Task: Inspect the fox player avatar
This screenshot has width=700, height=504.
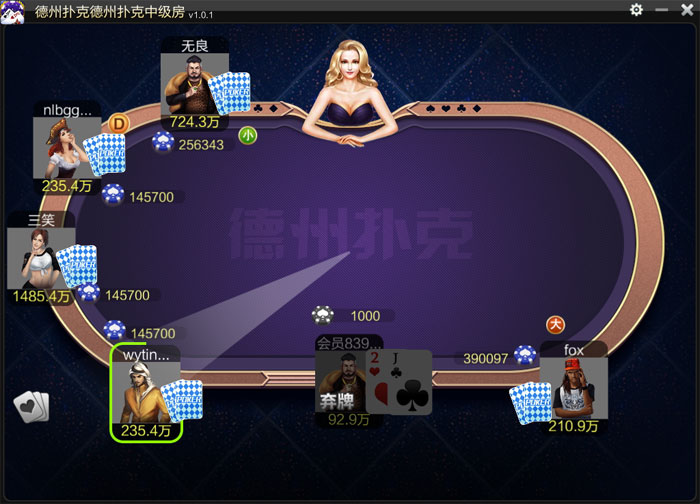Action: pos(575,388)
